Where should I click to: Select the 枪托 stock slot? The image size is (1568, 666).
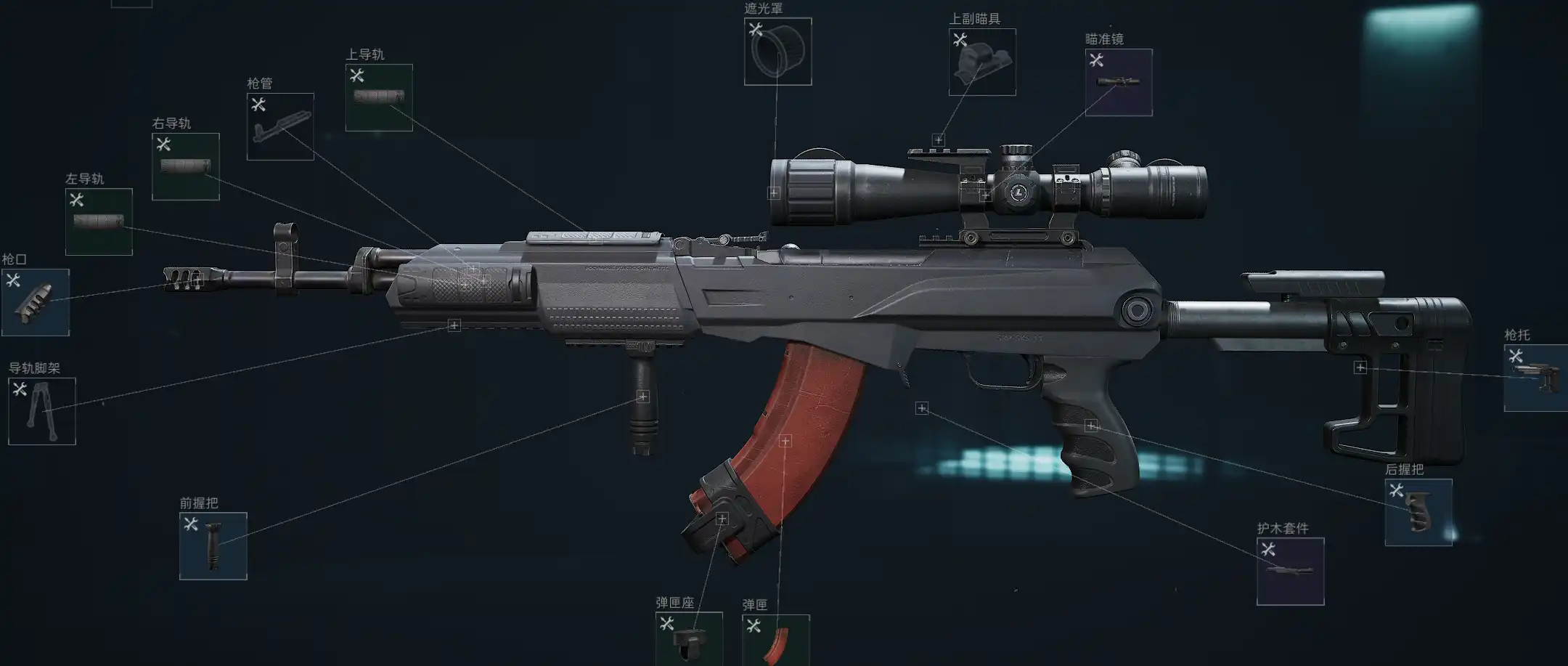(x=1535, y=378)
